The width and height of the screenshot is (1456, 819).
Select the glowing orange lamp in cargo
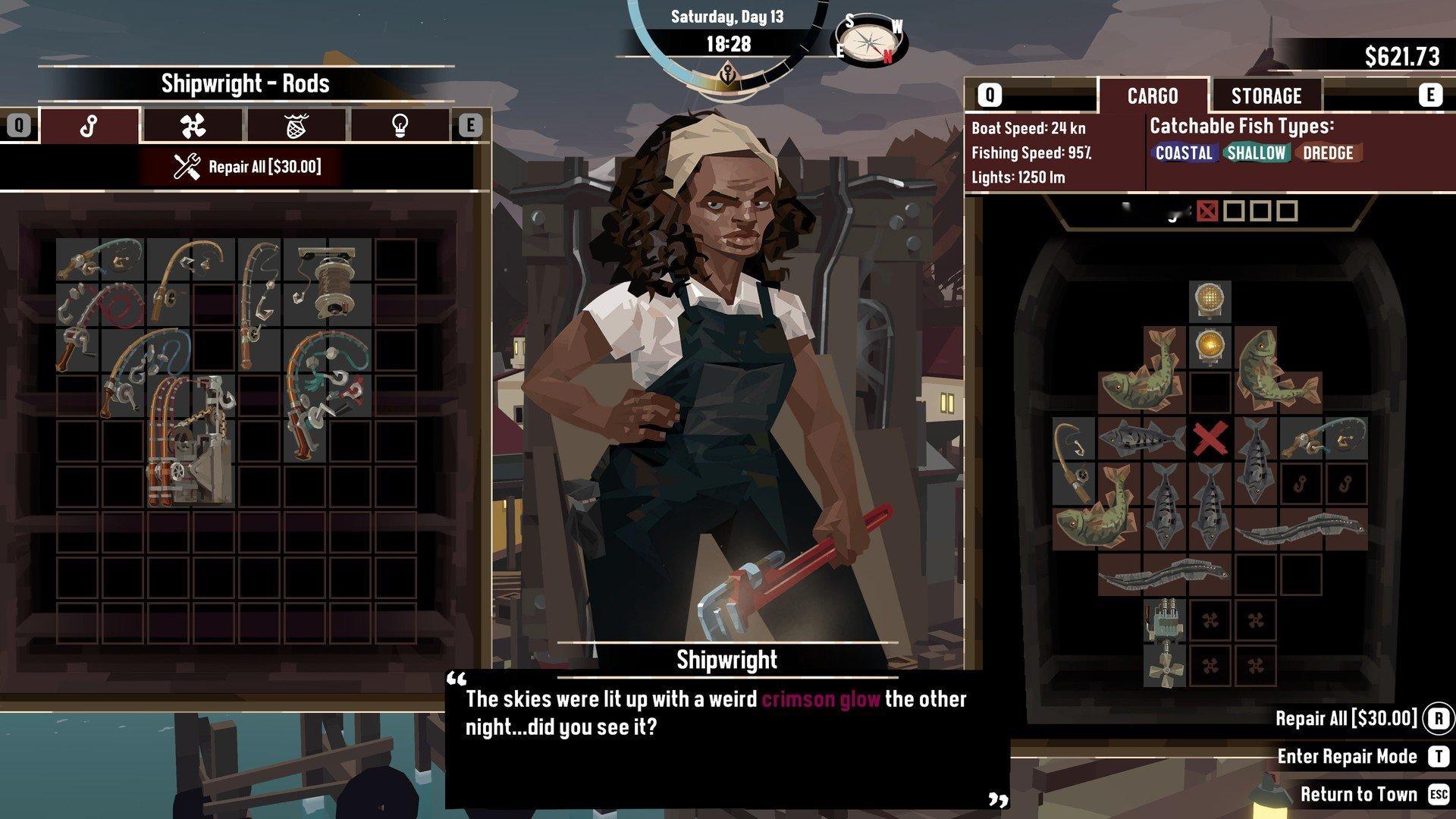point(1210,346)
